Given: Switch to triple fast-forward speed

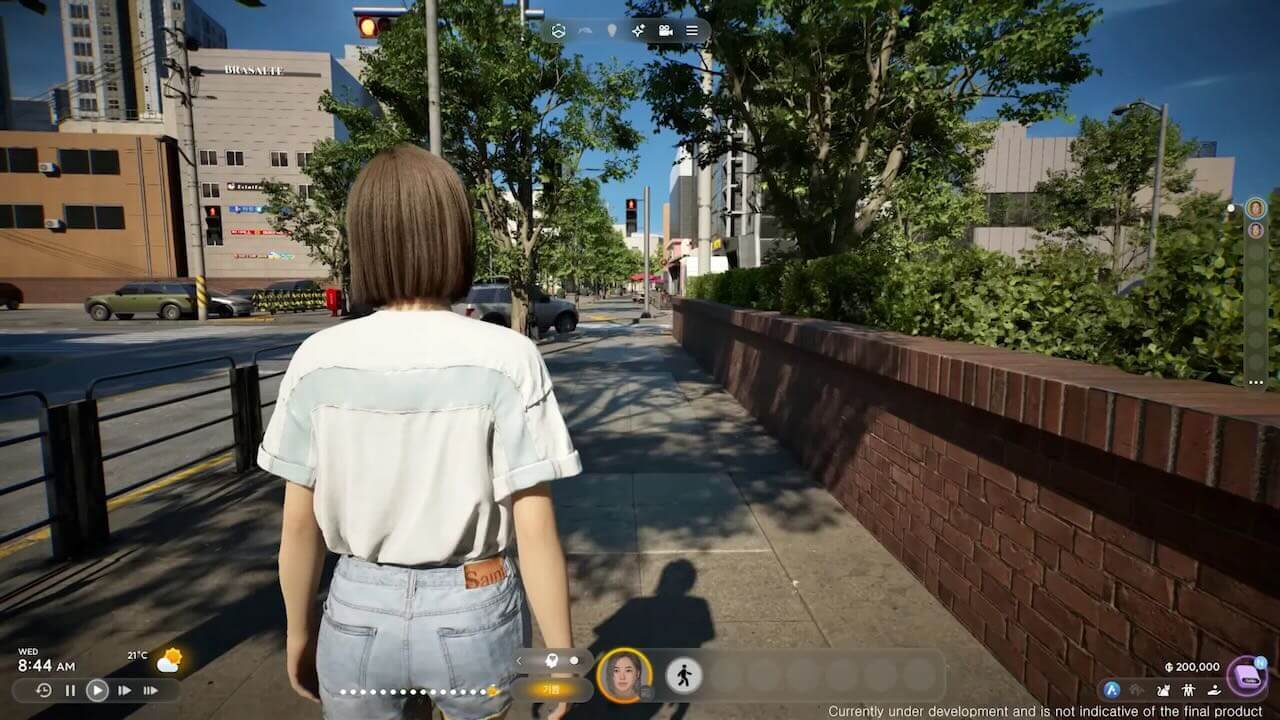Looking at the screenshot, I should 150,690.
